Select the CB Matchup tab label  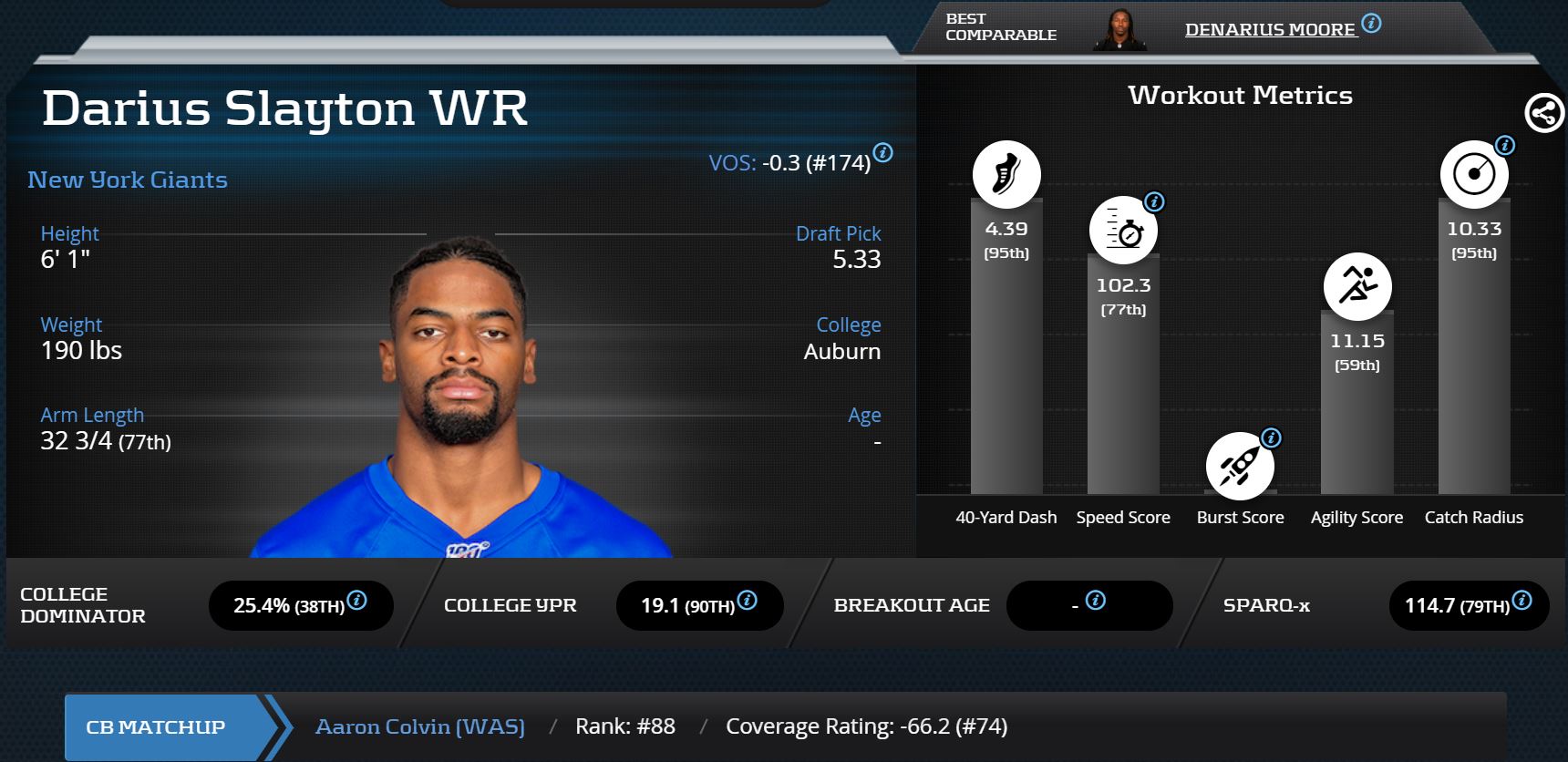click(x=156, y=727)
